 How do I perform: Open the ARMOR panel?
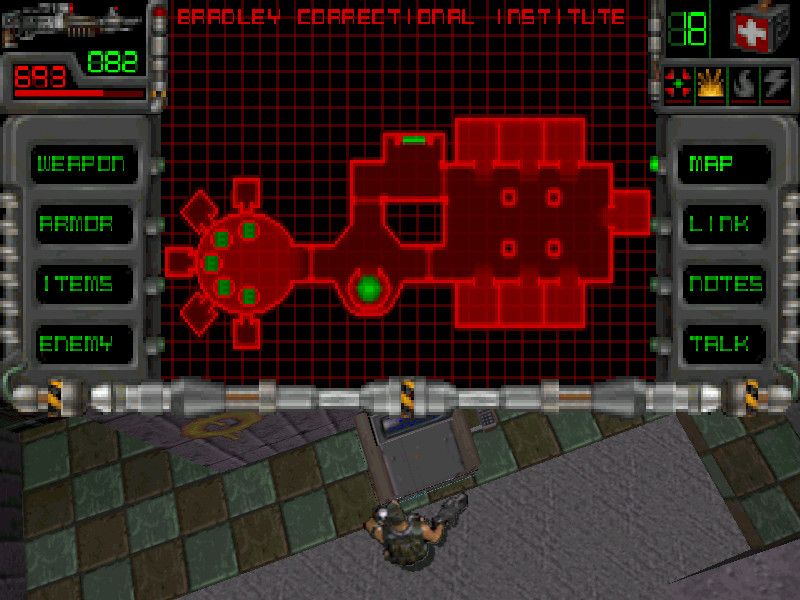(x=75, y=223)
